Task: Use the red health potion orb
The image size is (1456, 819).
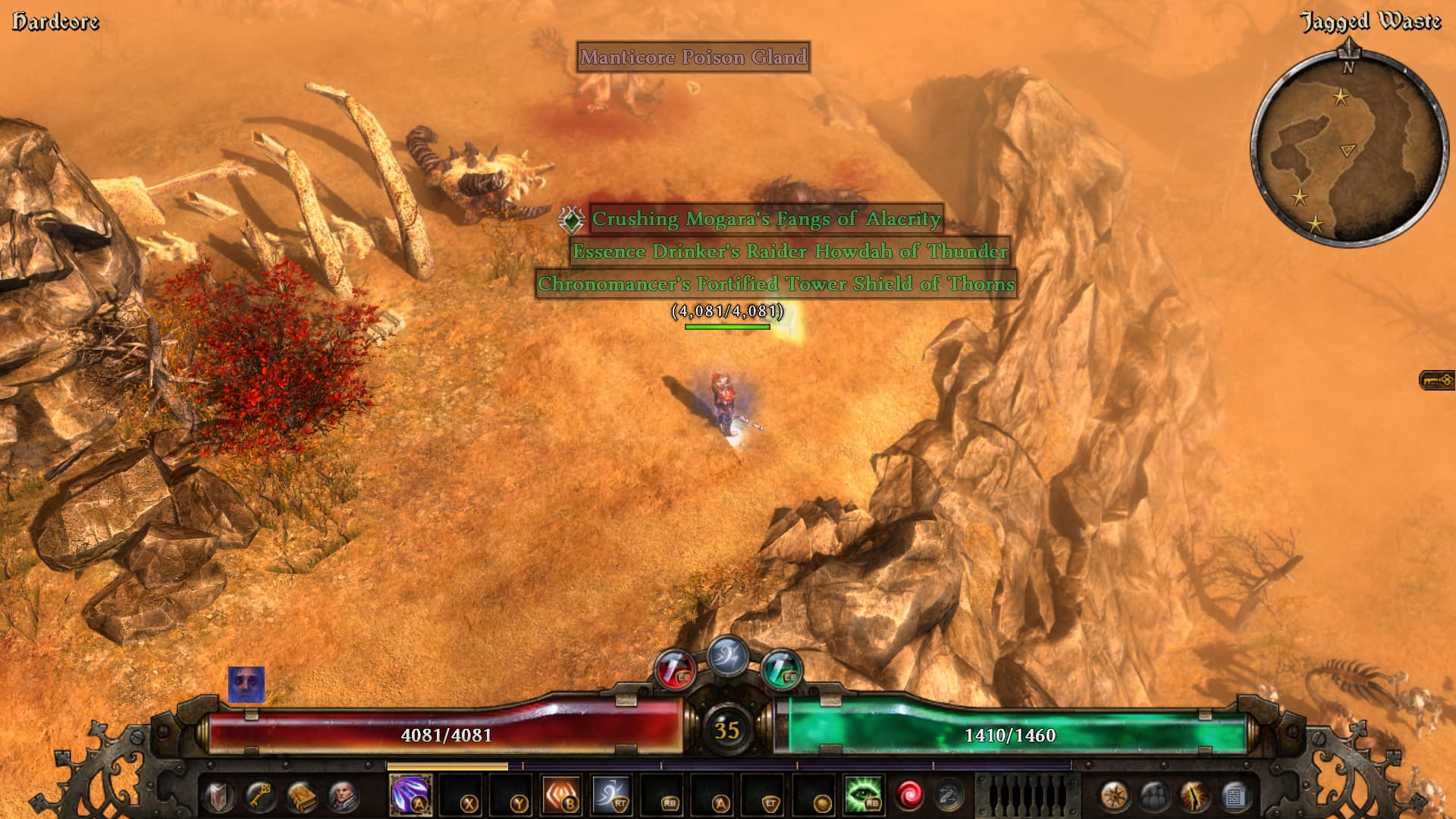Action: pyautogui.click(x=674, y=670)
